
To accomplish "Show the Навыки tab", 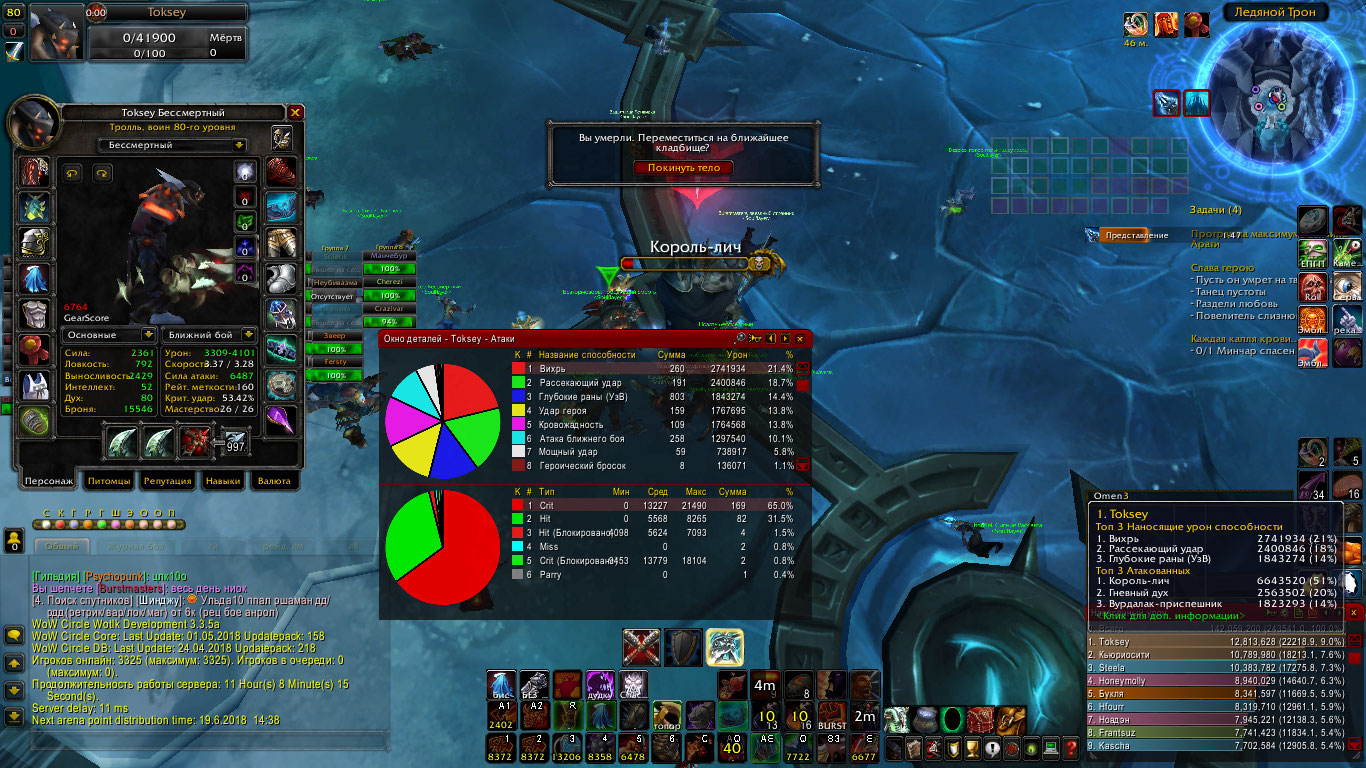I will pos(222,481).
